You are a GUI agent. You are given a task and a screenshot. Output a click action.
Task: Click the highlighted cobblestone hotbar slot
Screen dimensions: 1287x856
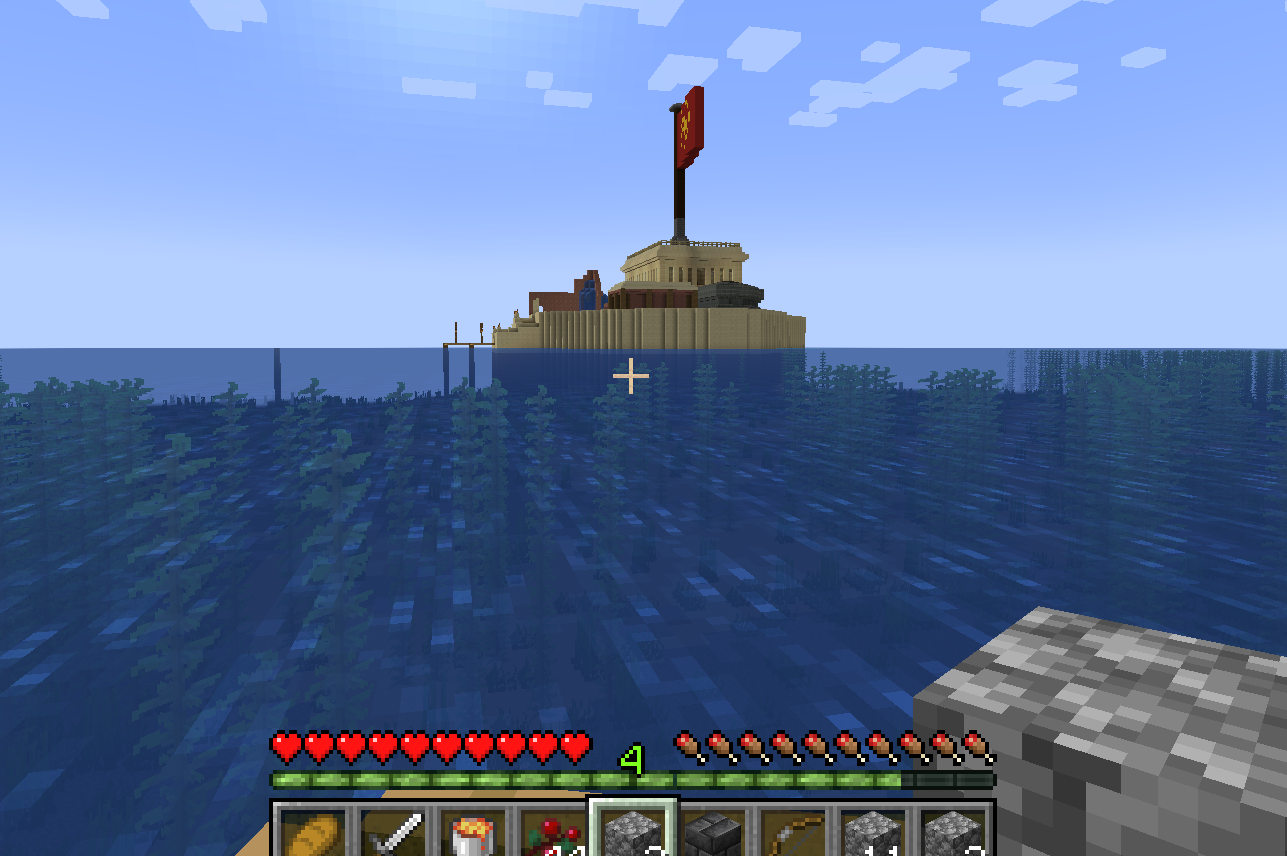[633, 832]
